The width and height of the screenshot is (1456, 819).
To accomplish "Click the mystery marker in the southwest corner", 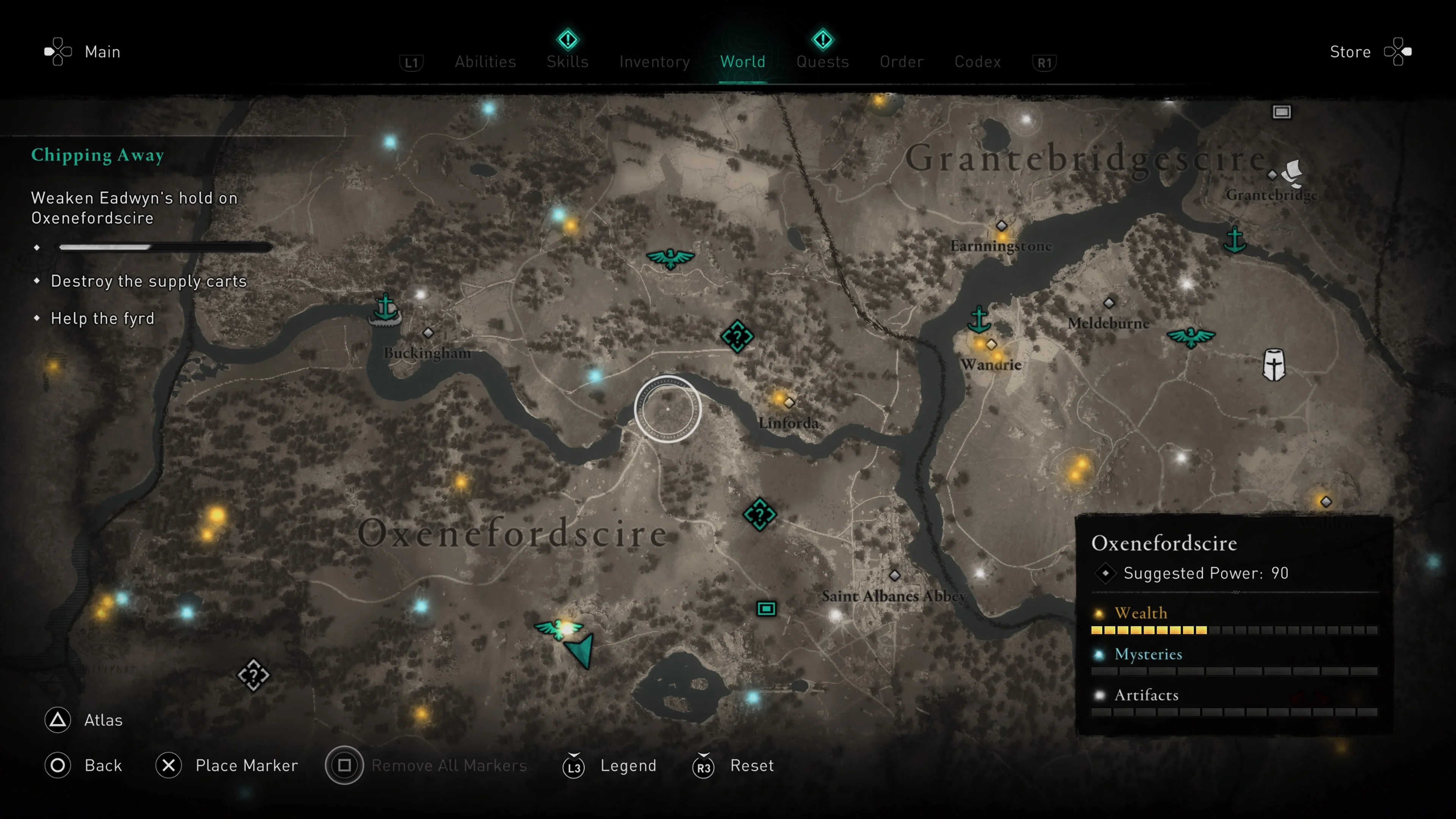I will pyautogui.click(x=254, y=676).
